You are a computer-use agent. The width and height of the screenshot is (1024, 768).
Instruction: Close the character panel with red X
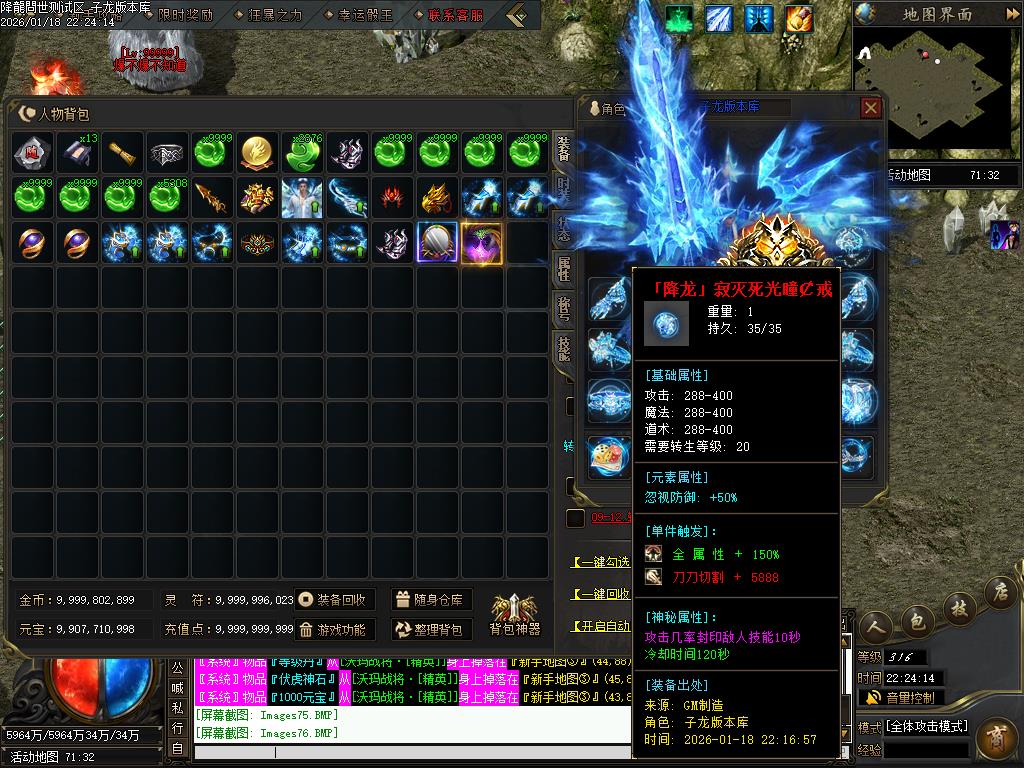point(871,108)
